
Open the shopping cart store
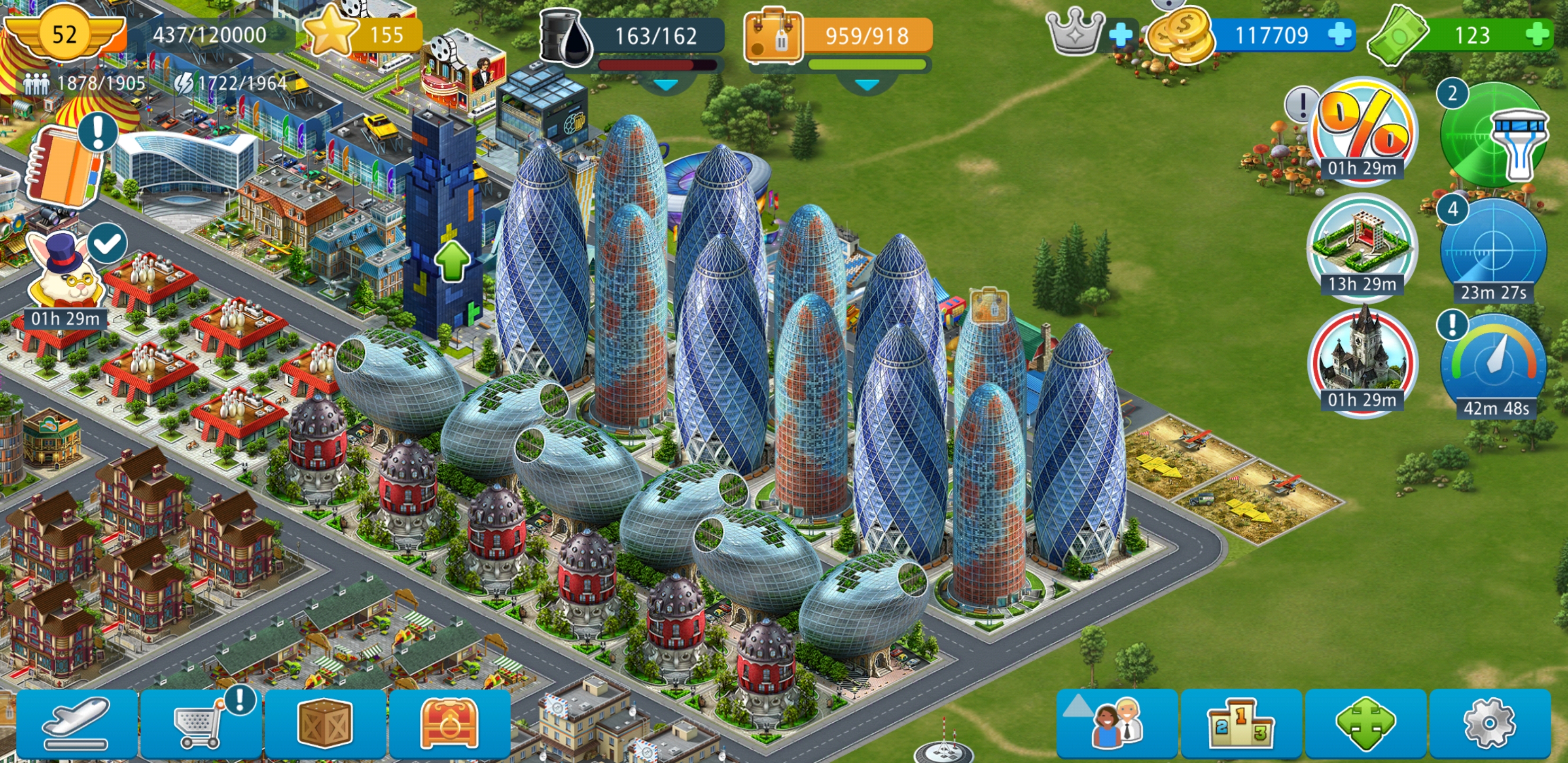click(200, 723)
